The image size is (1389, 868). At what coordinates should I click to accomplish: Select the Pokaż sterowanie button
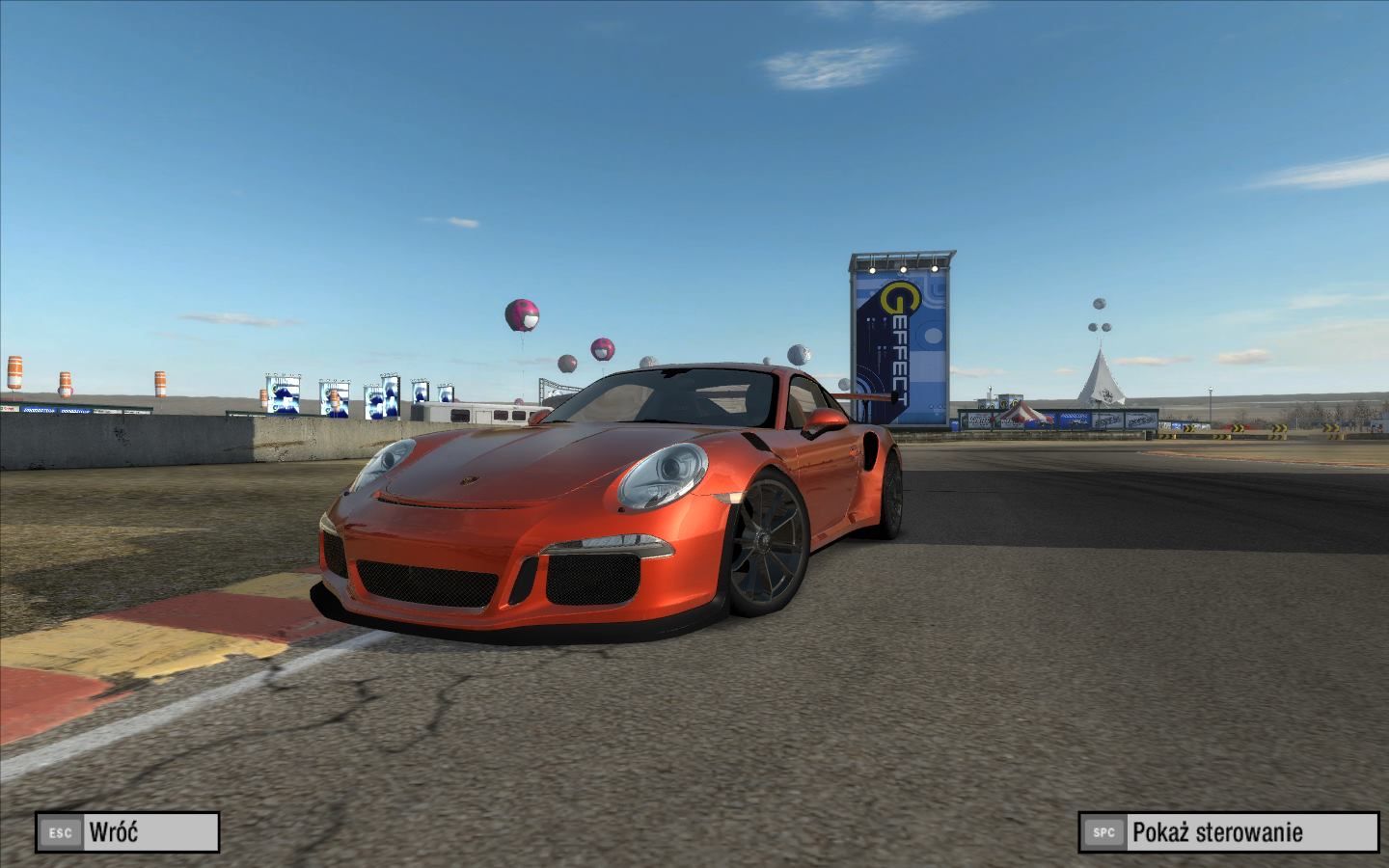(x=1229, y=832)
